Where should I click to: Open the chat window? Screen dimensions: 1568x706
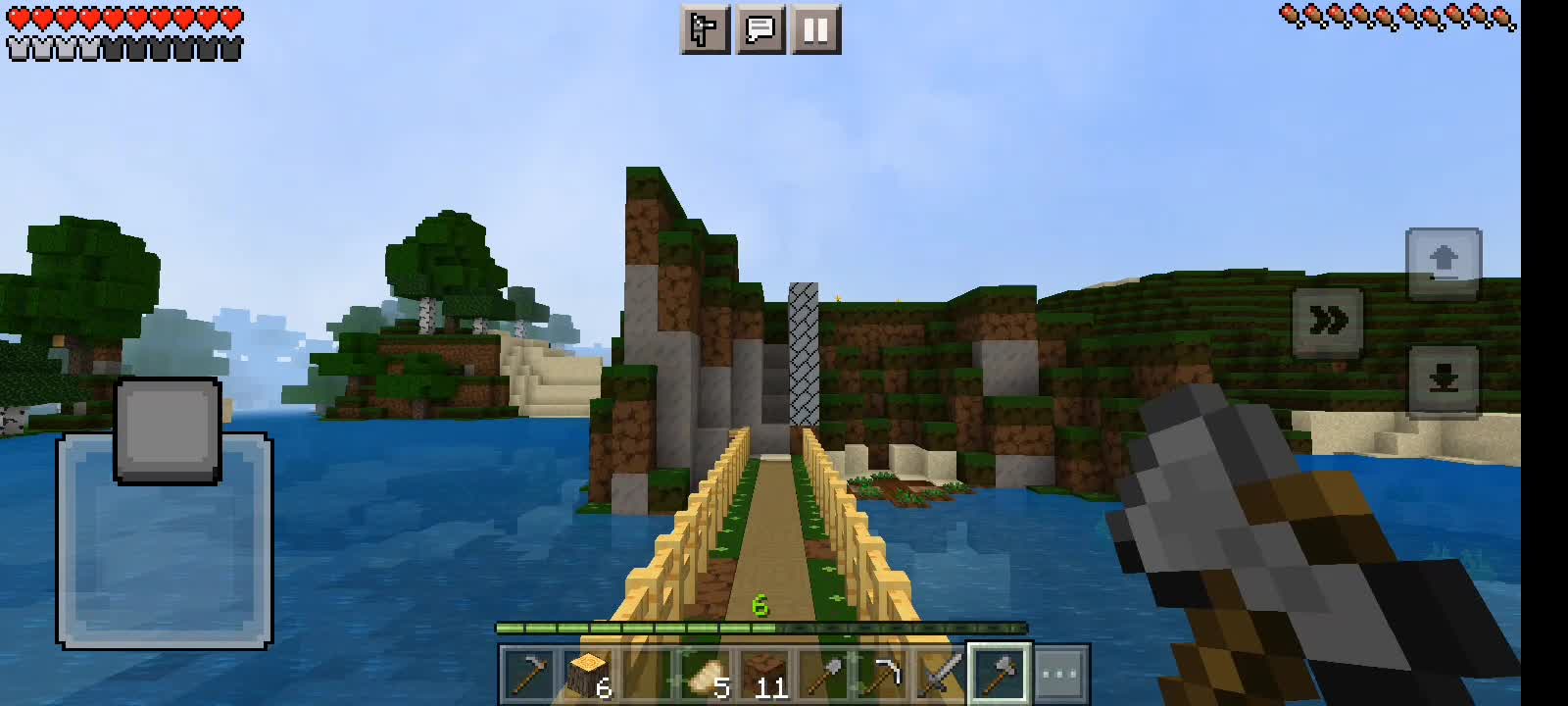click(762, 28)
